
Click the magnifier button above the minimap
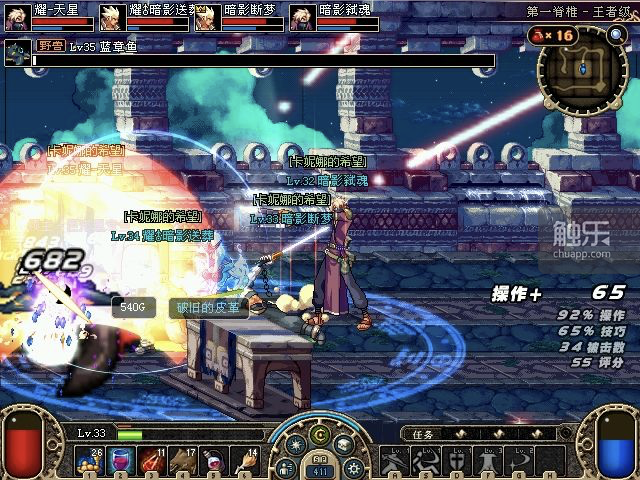(x=616, y=35)
